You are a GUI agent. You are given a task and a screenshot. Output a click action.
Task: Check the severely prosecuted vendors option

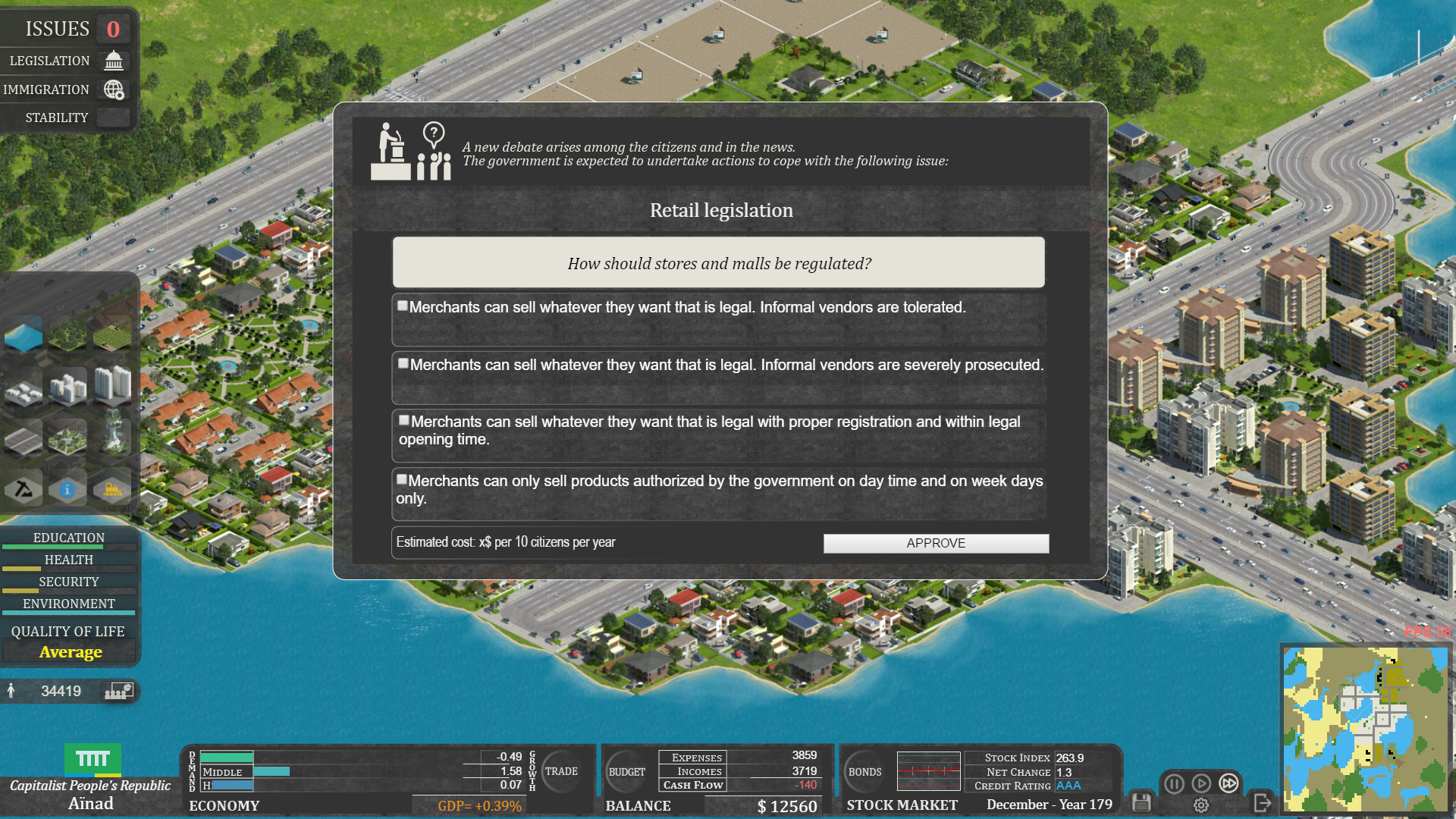tap(403, 363)
